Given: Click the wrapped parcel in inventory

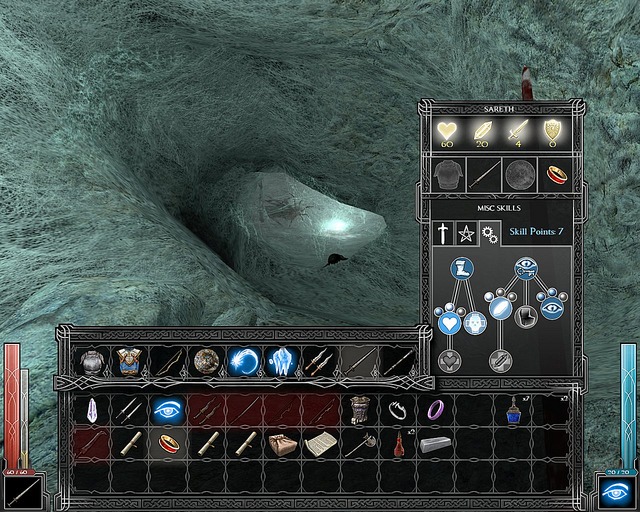Looking at the screenshot, I should coord(281,443).
